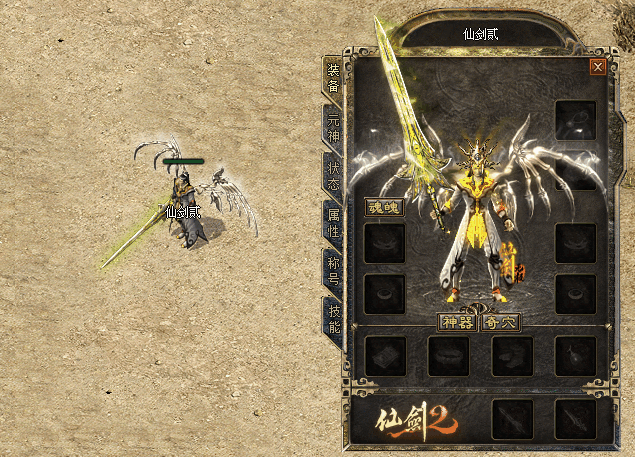Image resolution: width=635 pixels, height=457 pixels.
Task: Open the 元神 tab
Action: [x=334, y=126]
